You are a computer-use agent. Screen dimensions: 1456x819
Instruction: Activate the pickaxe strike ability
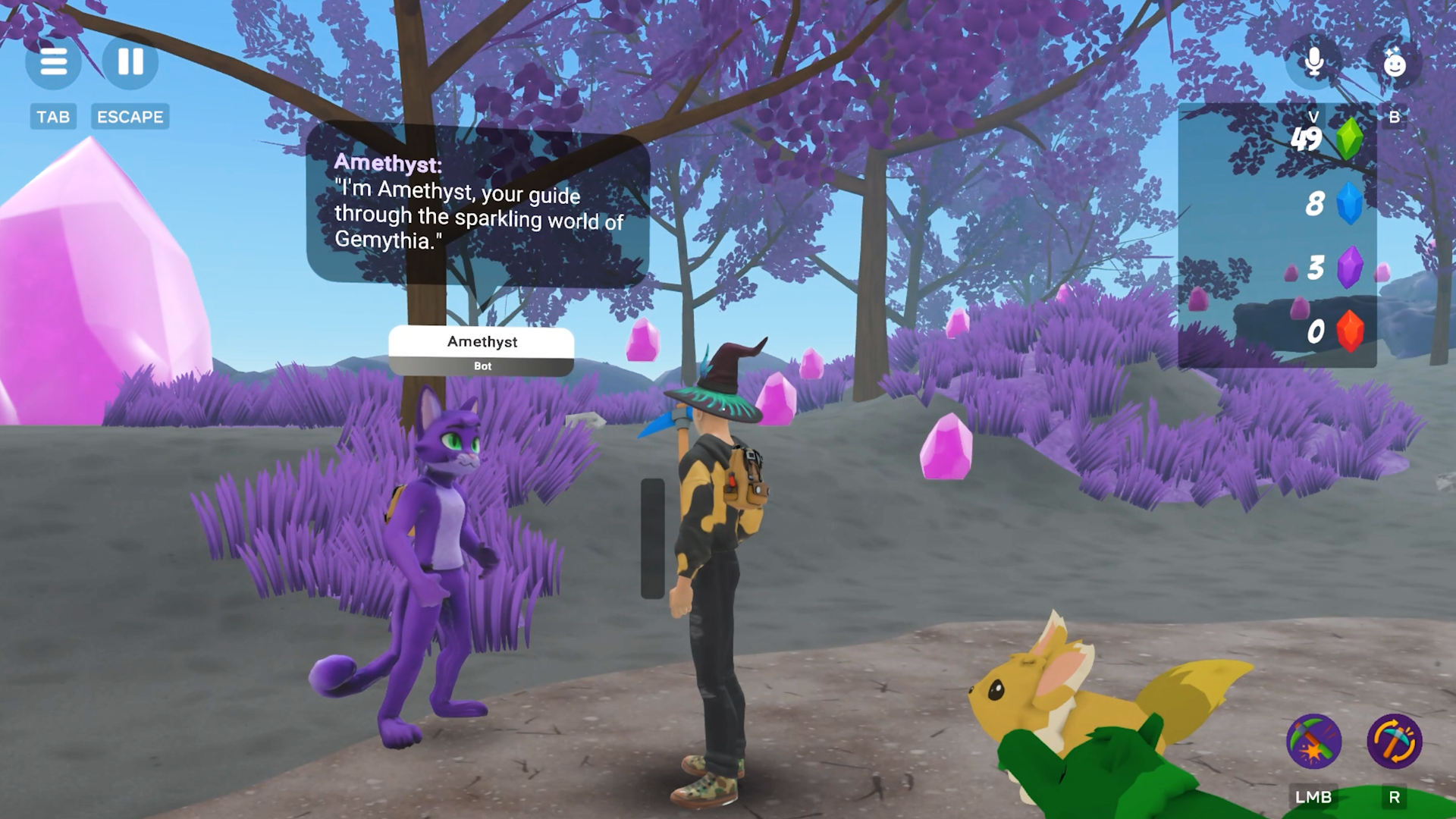tap(1313, 741)
